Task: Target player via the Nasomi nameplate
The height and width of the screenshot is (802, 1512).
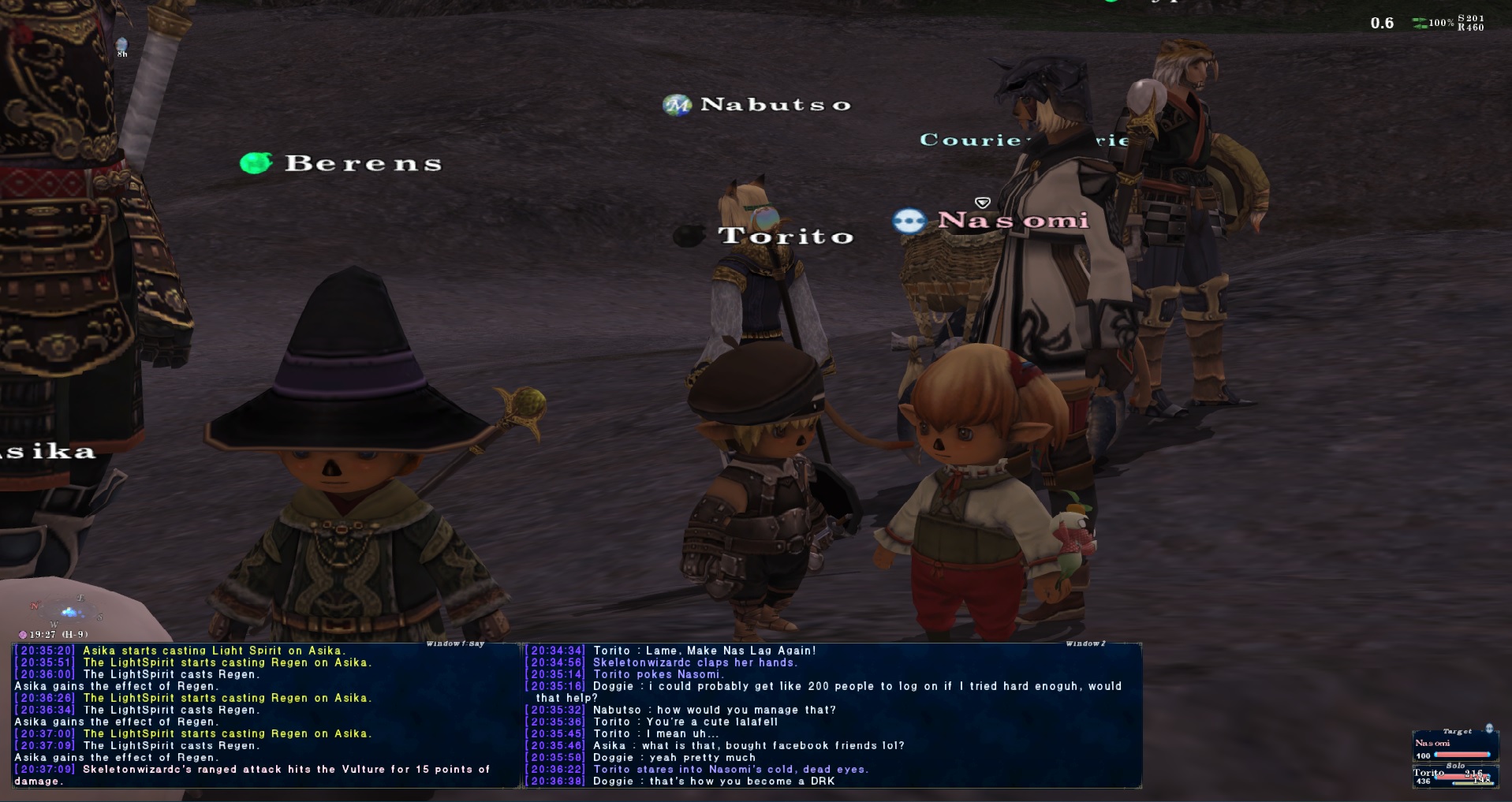Action: [1013, 220]
